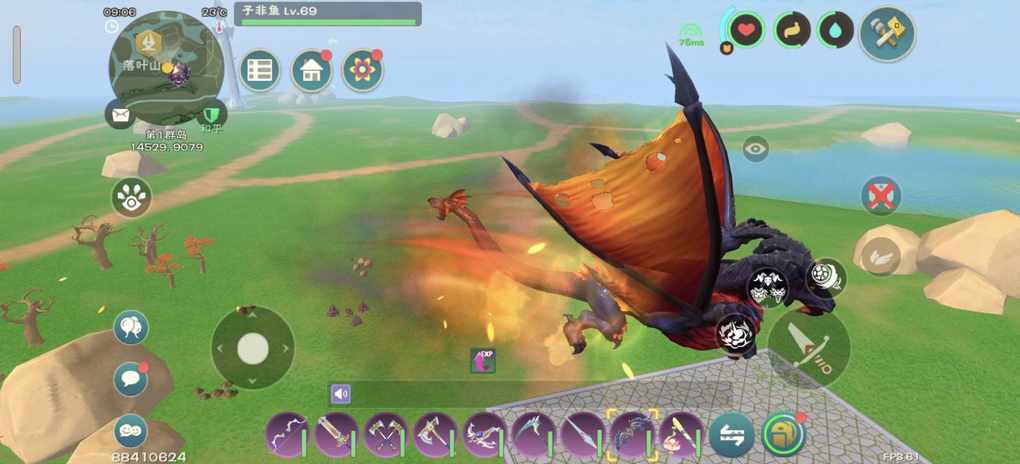Toggle the speaker sound icon
The width and height of the screenshot is (1020, 464).
click(341, 394)
